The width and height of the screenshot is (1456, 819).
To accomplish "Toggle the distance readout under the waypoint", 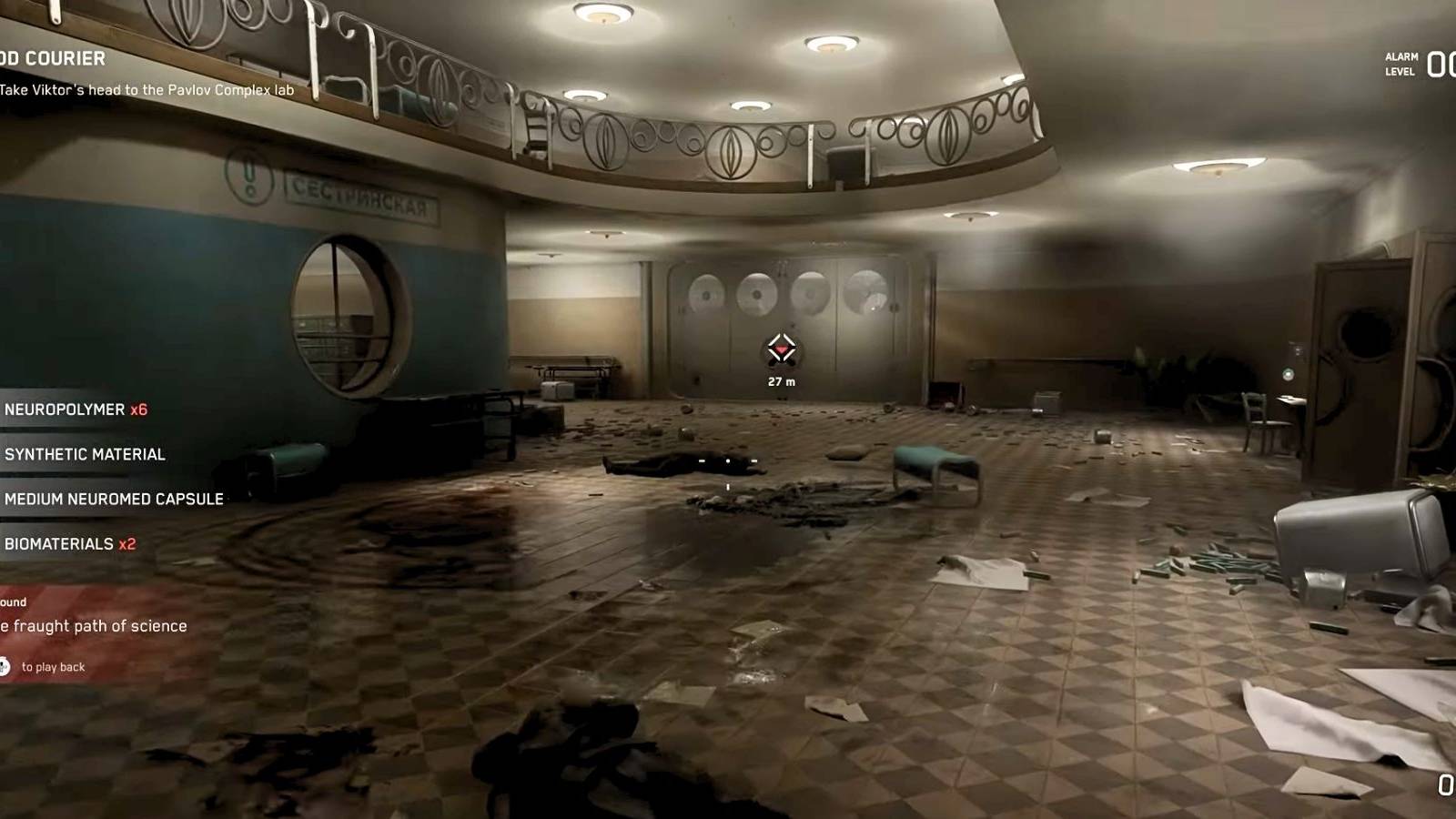I will (782, 381).
